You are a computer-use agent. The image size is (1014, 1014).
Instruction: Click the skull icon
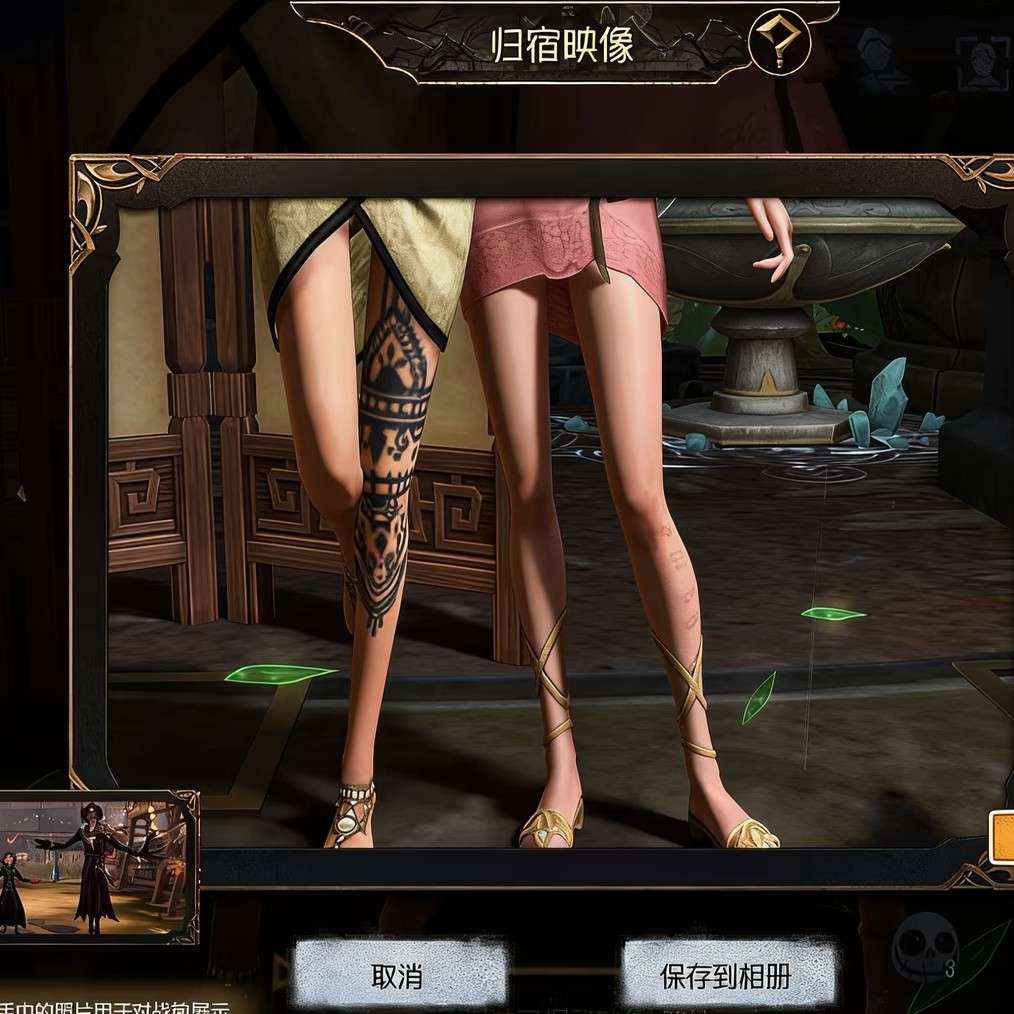[x=922, y=946]
